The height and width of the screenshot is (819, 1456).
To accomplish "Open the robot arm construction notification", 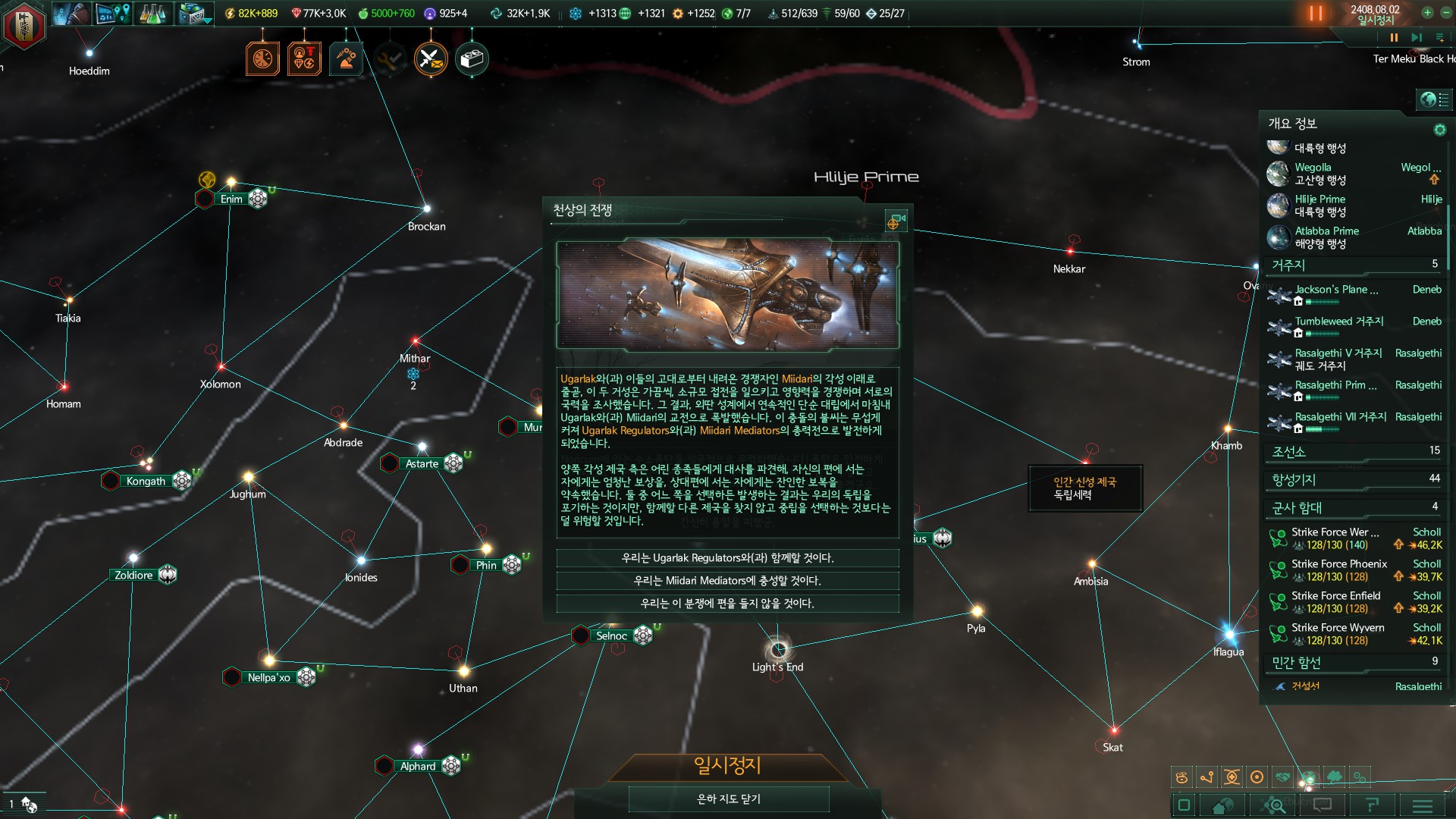I will [x=346, y=59].
